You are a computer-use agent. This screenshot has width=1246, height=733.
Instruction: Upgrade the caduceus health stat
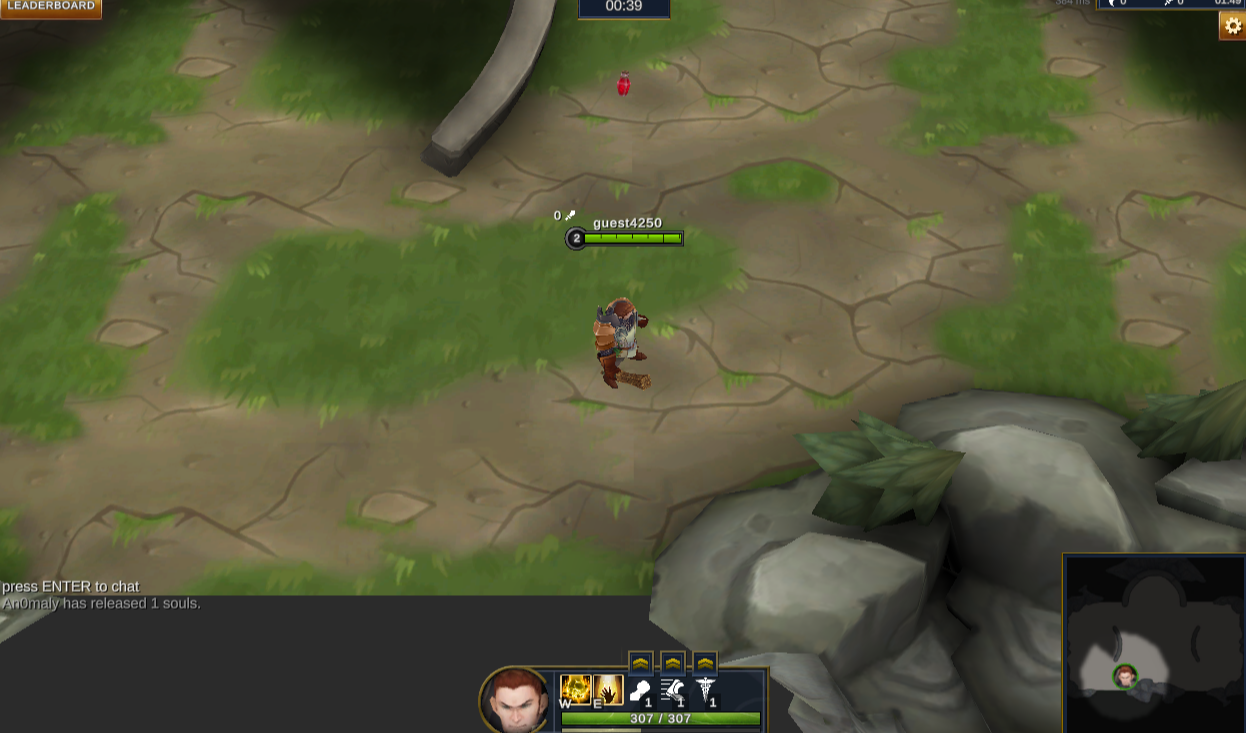point(705,663)
